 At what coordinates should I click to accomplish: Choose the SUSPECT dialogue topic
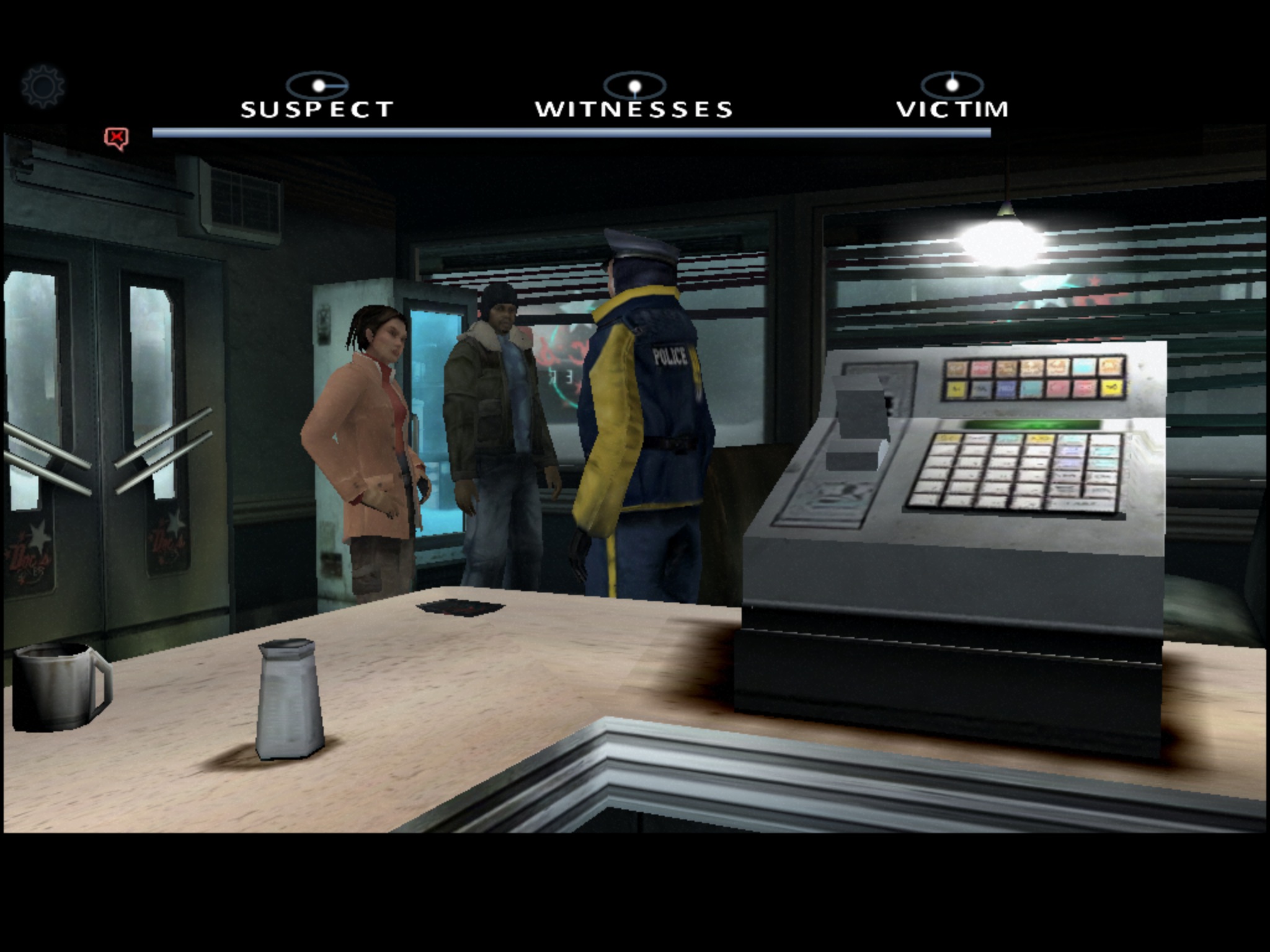317,108
